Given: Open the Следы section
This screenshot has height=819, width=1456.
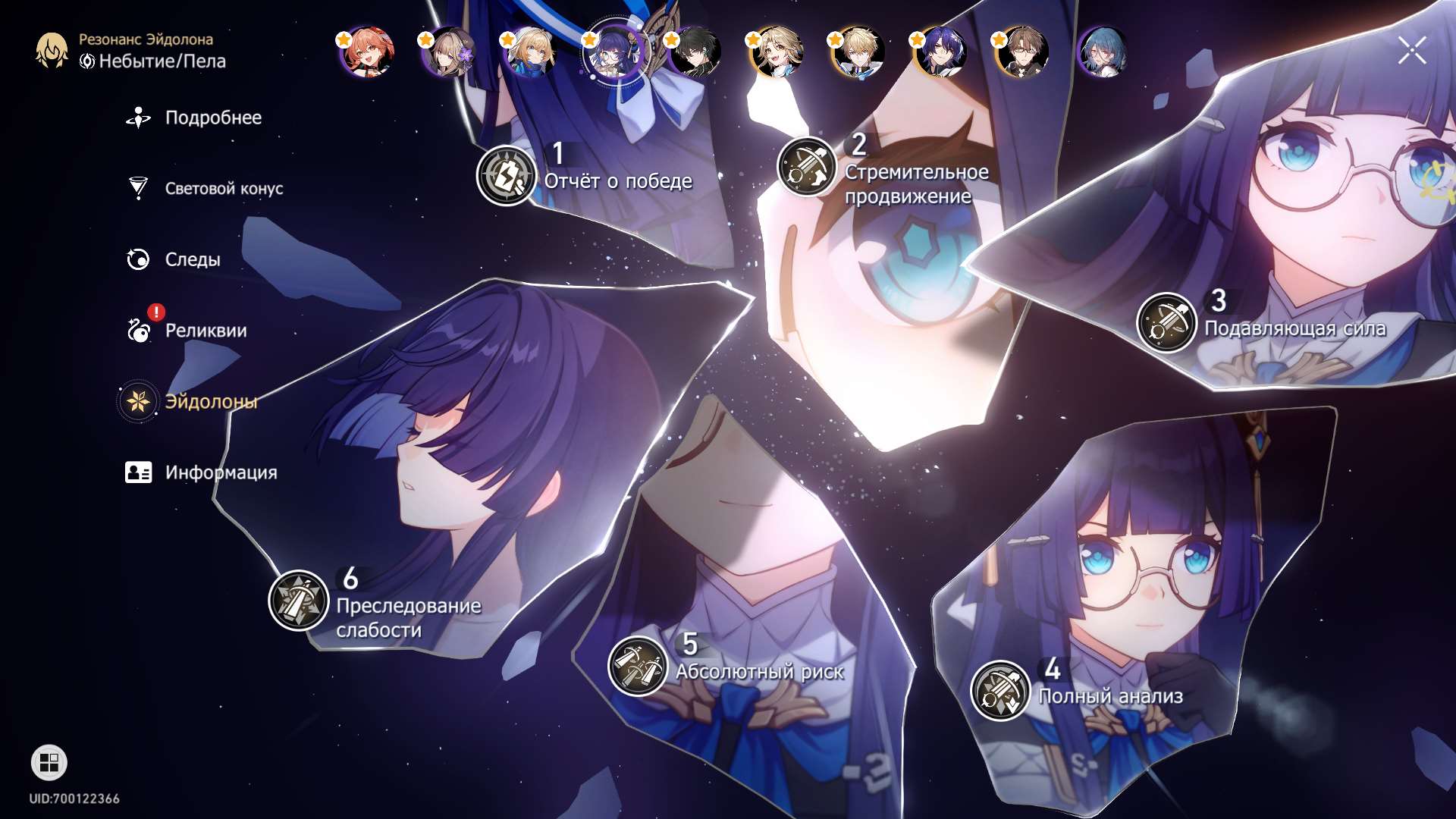Looking at the screenshot, I should click(192, 259).
